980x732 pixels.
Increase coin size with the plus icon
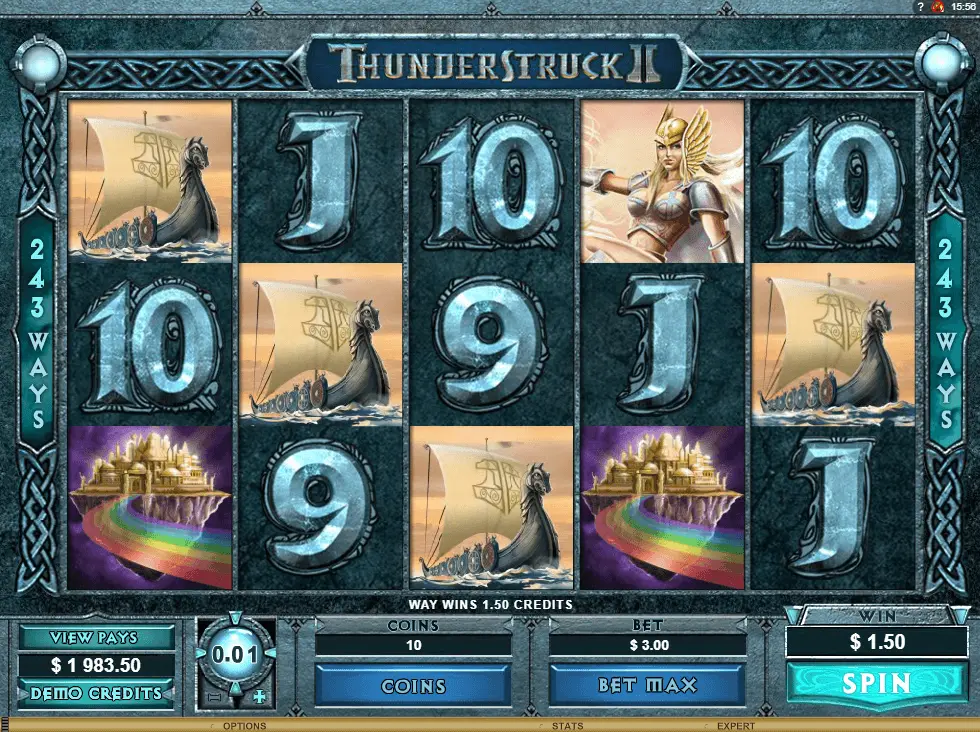pyautogui.click(x=260, y=696)
